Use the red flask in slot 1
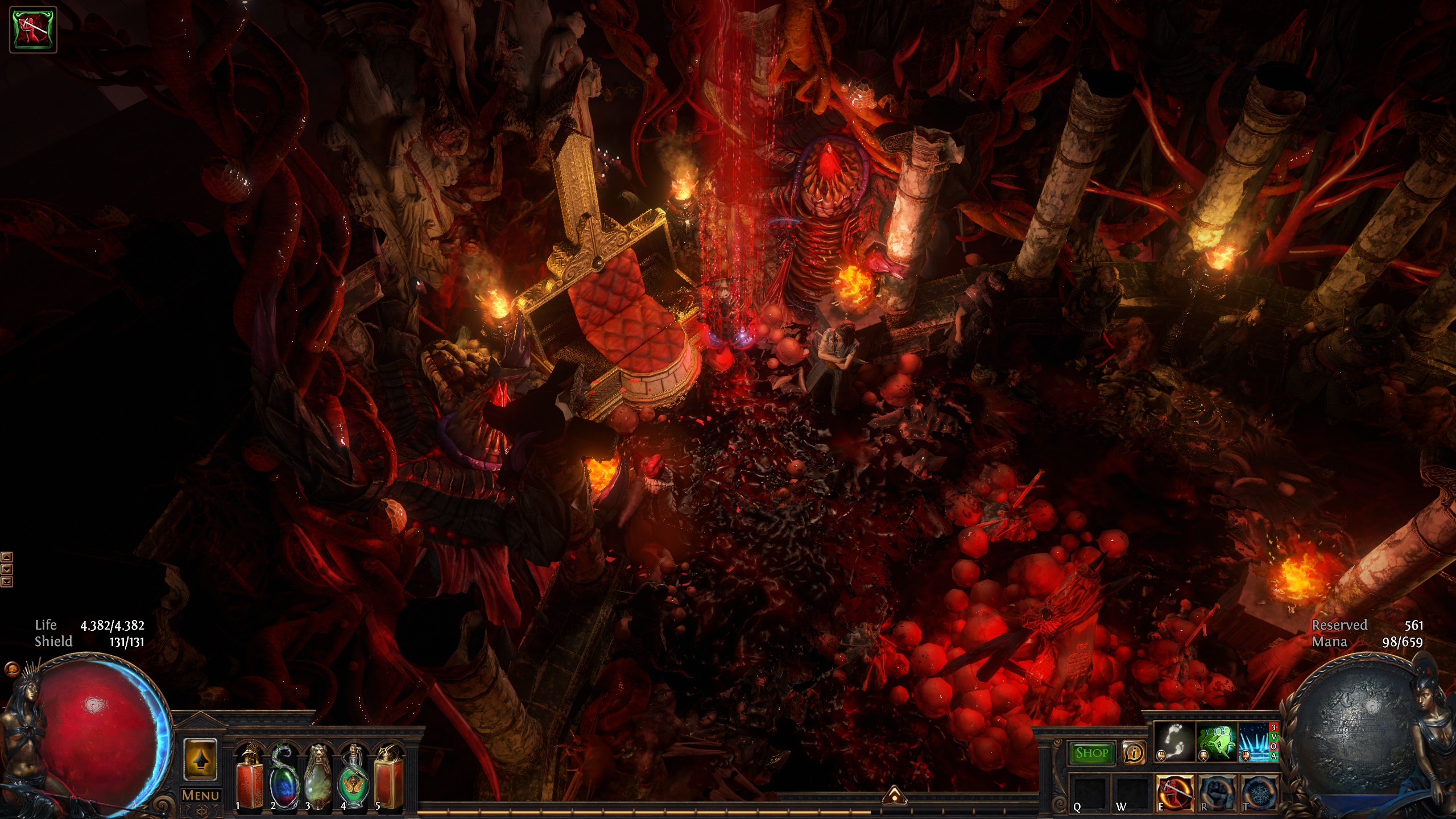The image size is (1456, 819). click(x=250, y=778)
